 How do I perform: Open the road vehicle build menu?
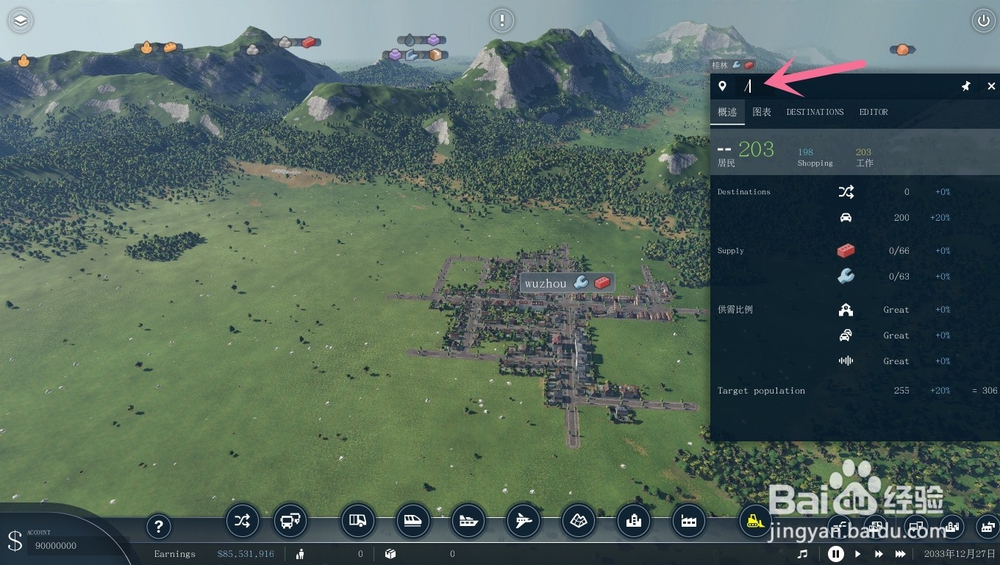pyautogui.click(x=357, y=520)
